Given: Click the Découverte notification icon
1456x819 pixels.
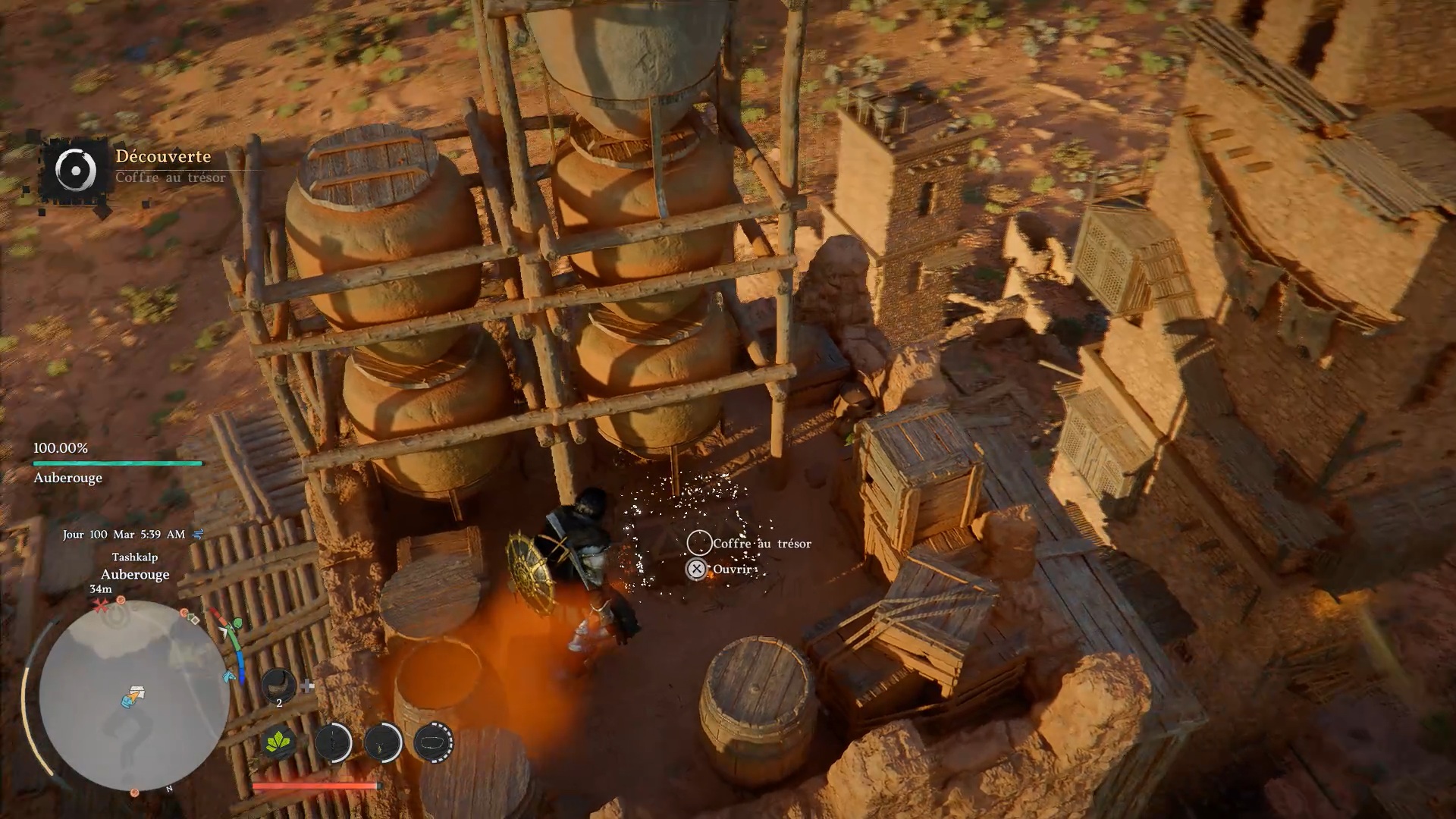Looking at the screenshot, I should 76,169.
